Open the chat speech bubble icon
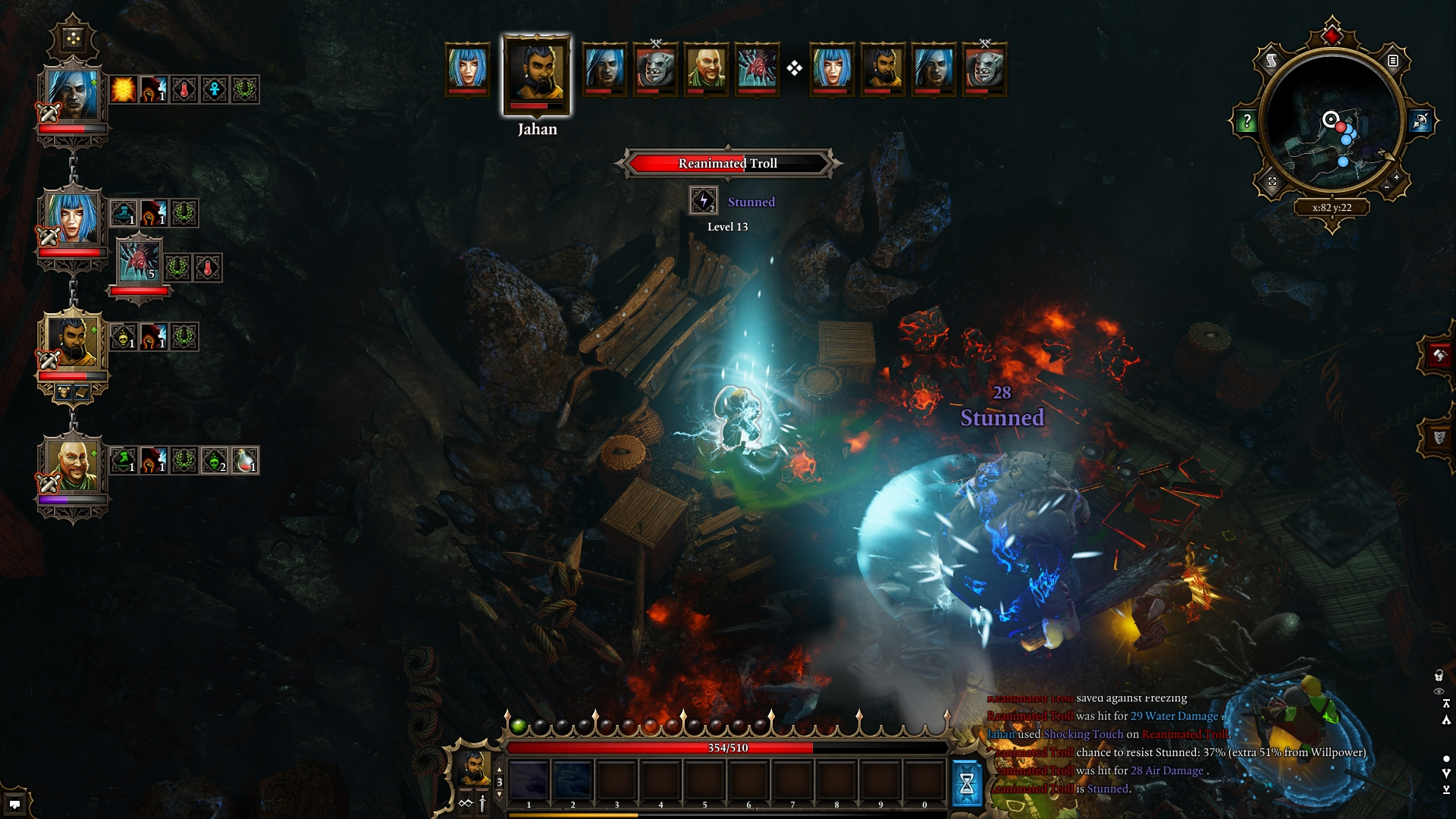 click(x=14, y=804)
